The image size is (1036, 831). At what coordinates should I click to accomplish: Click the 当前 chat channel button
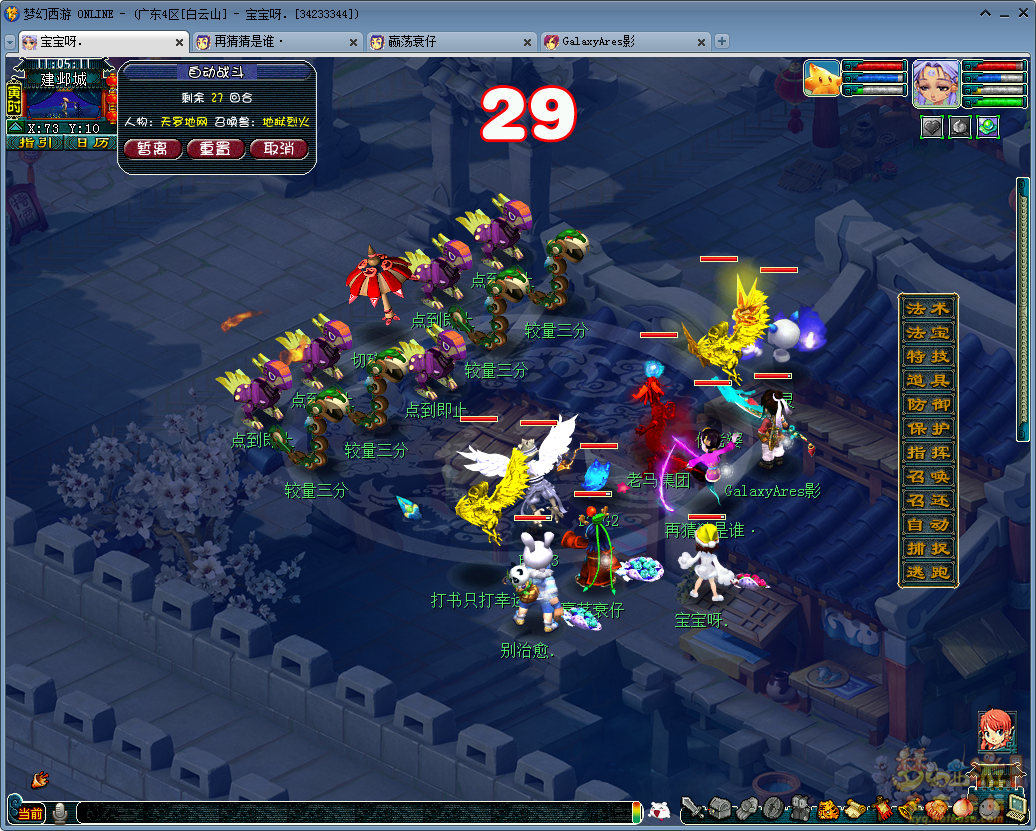coord(29,813)
